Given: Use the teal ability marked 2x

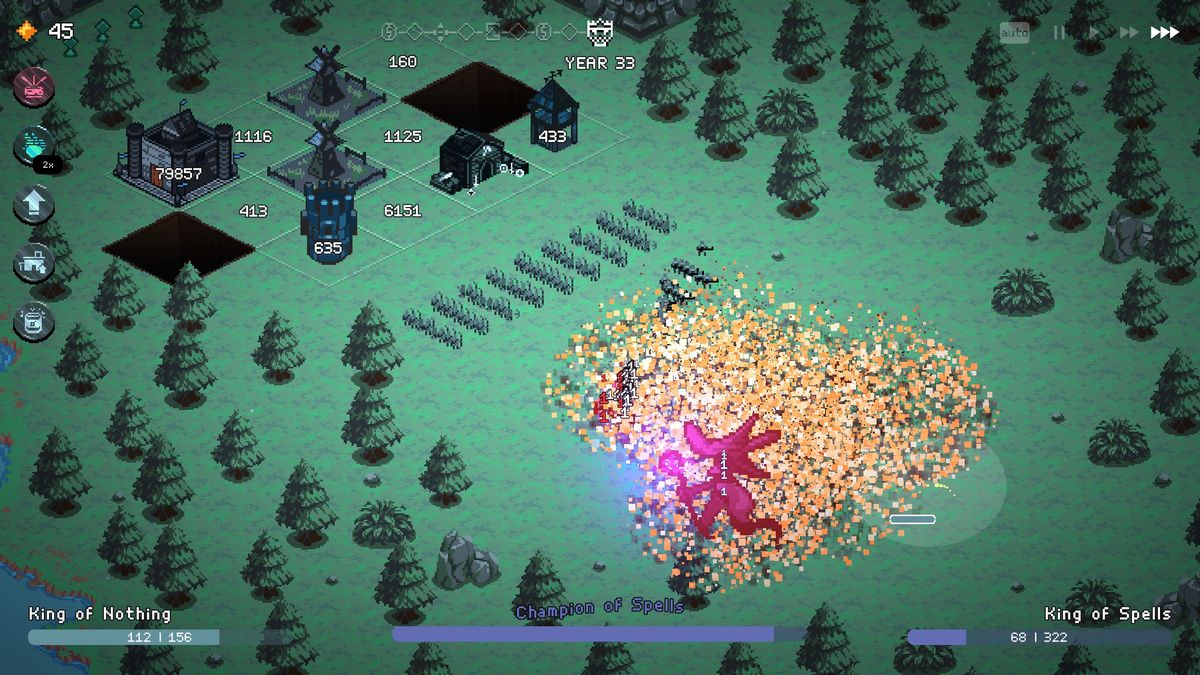Looking at the screenshot, I should point(34,146).
